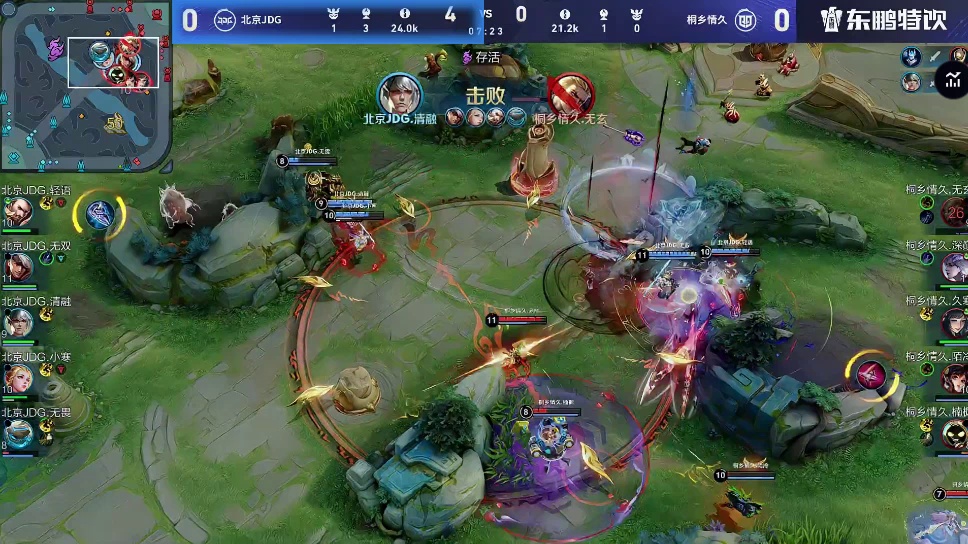Select player 桐乡情久.无玄's portrait
The height and width of the screenshot is (544, 968).
pos(954,211)
